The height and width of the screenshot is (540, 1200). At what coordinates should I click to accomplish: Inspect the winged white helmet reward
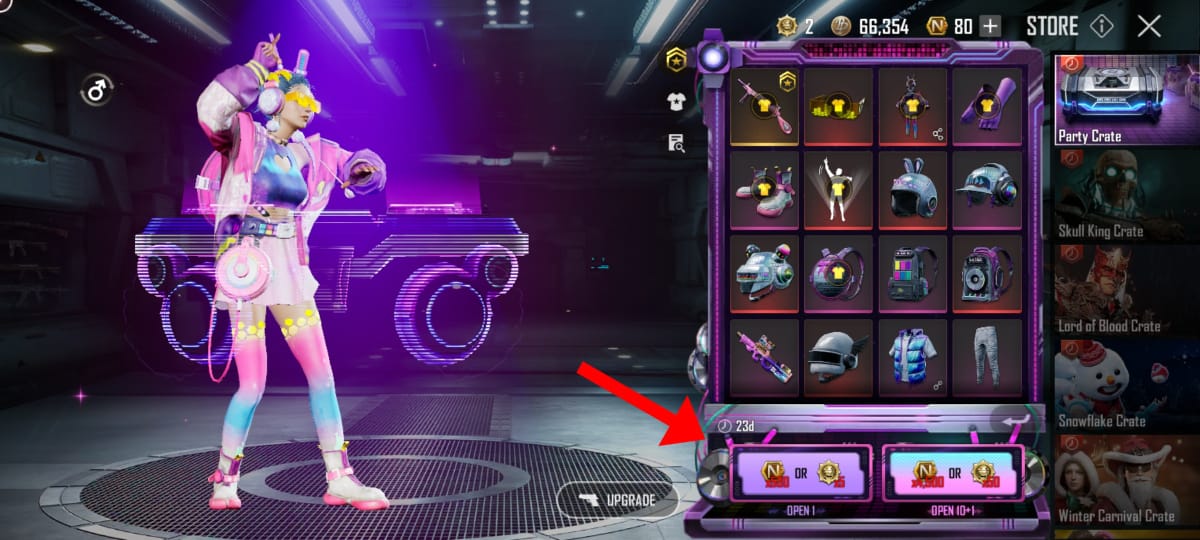pos(838,357)
